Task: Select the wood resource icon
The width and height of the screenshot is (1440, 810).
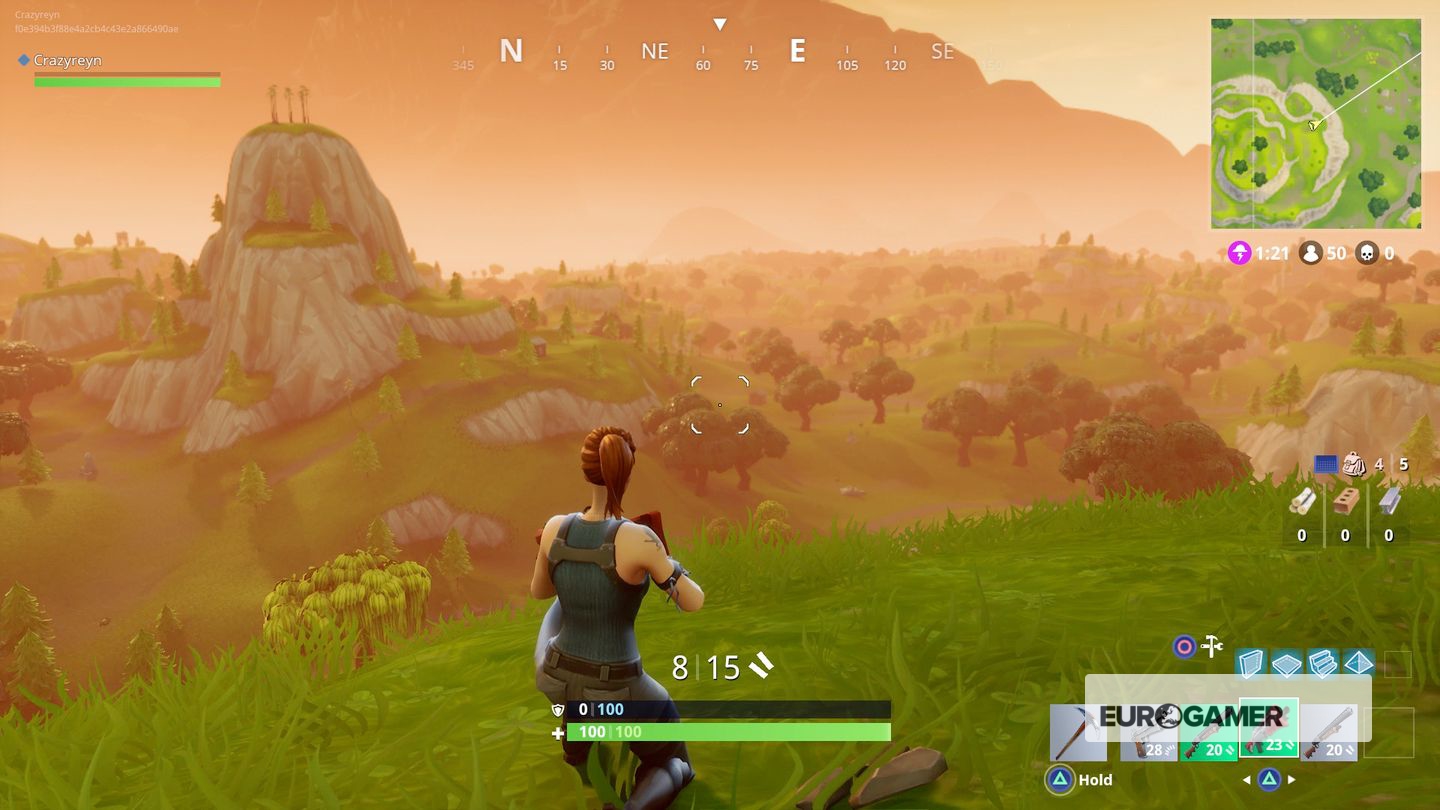Action: pyautogui.click(x=1304, y=501)
